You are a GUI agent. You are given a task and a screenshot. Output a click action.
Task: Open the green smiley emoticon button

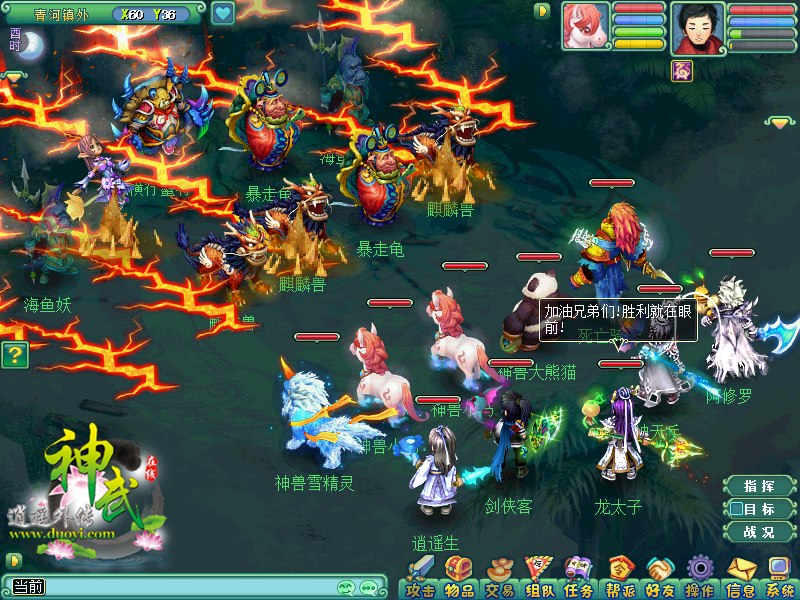point(346,588)
